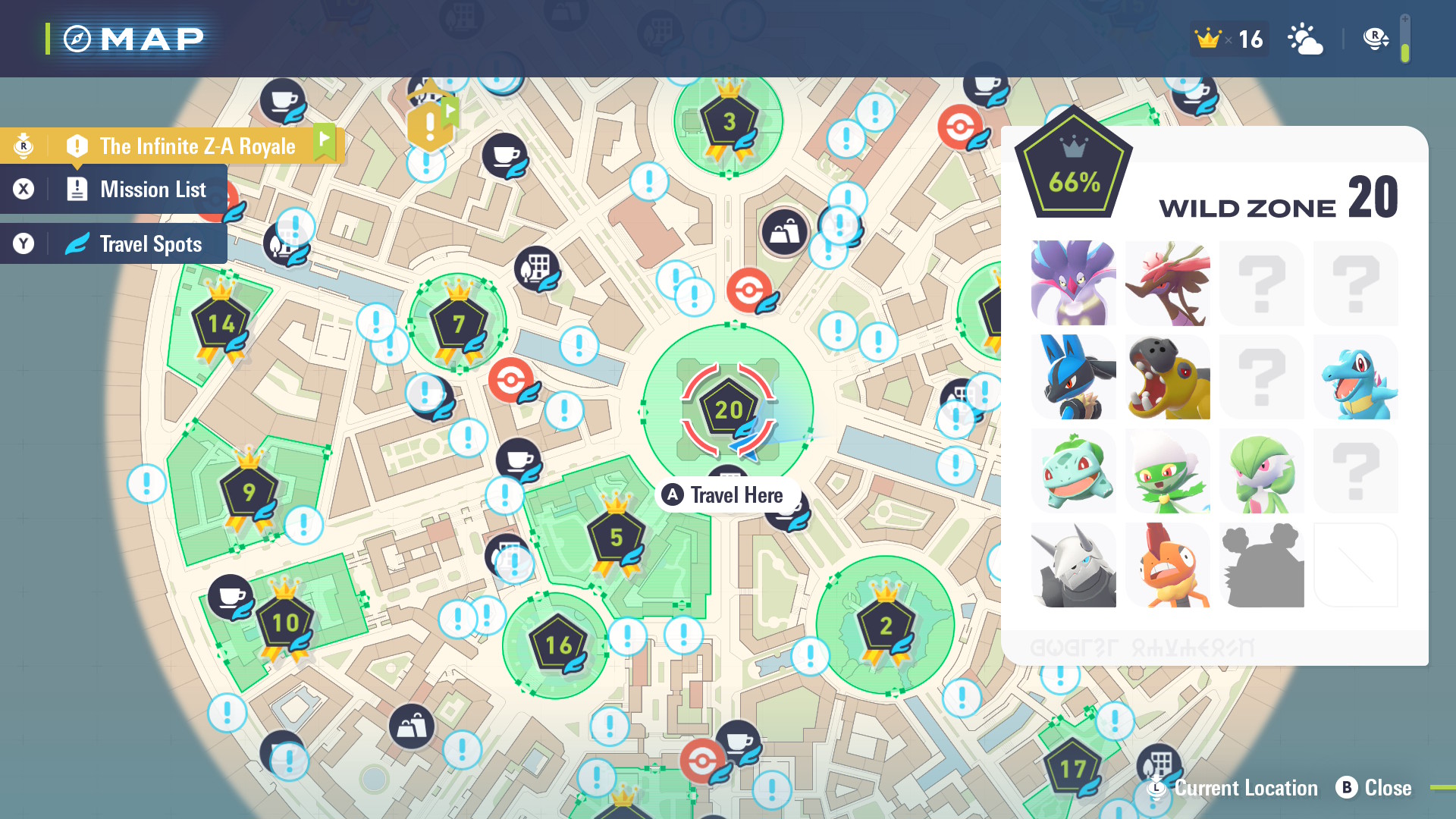
Task: Select Wild Zone 5 map marker
Action: 616,537
